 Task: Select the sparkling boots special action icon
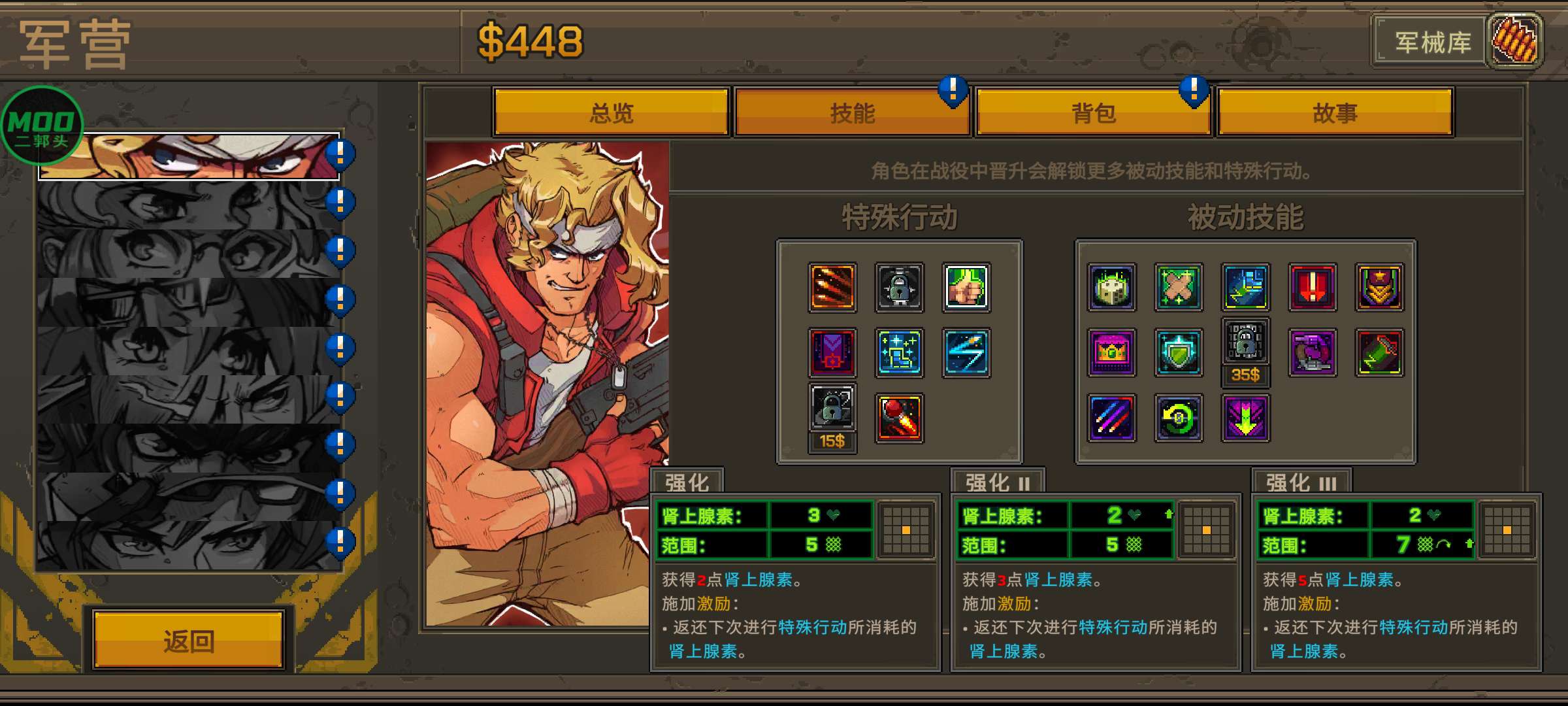tap(898, 351)
